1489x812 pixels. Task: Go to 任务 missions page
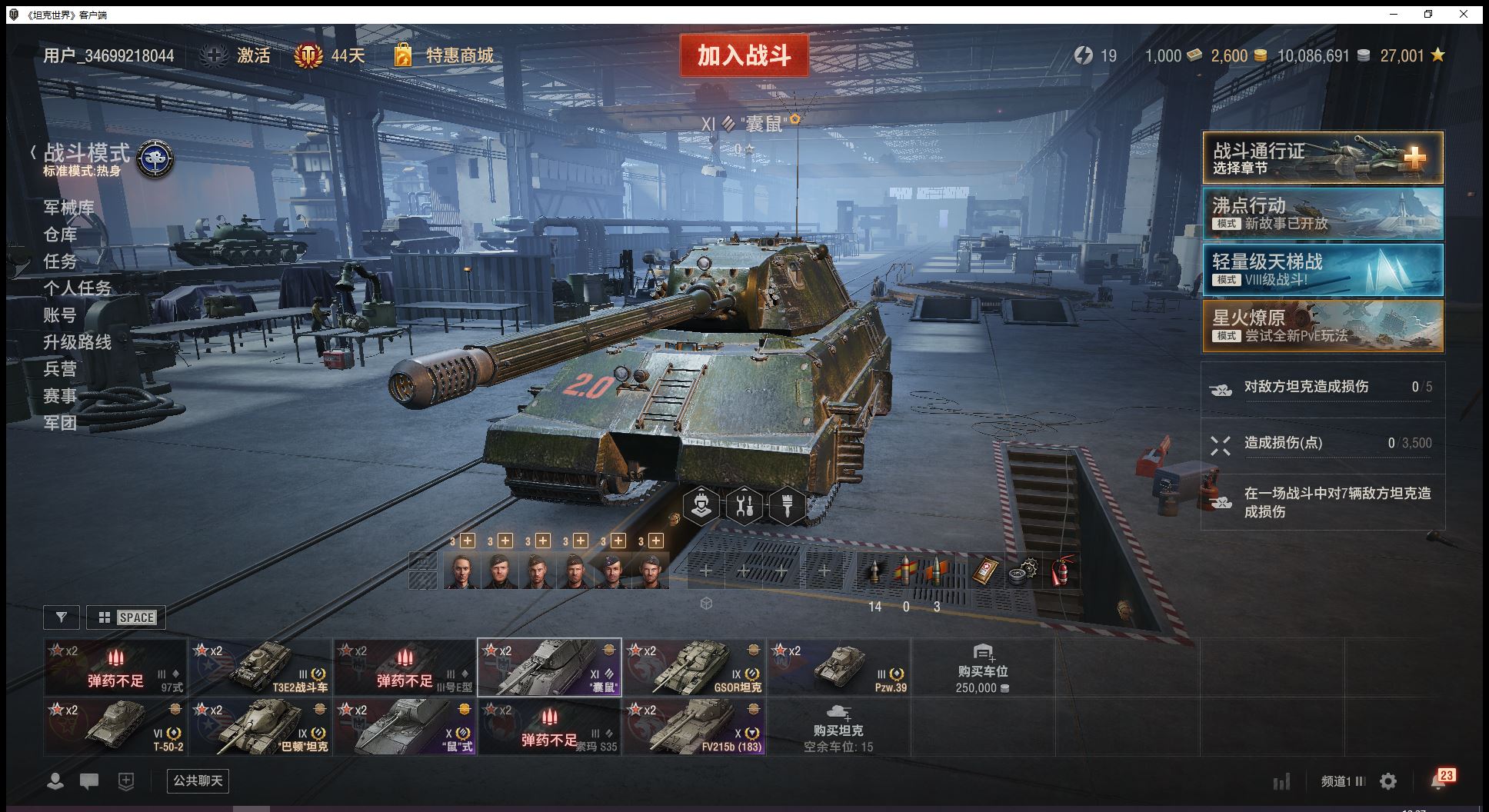(x=60, y=261)
